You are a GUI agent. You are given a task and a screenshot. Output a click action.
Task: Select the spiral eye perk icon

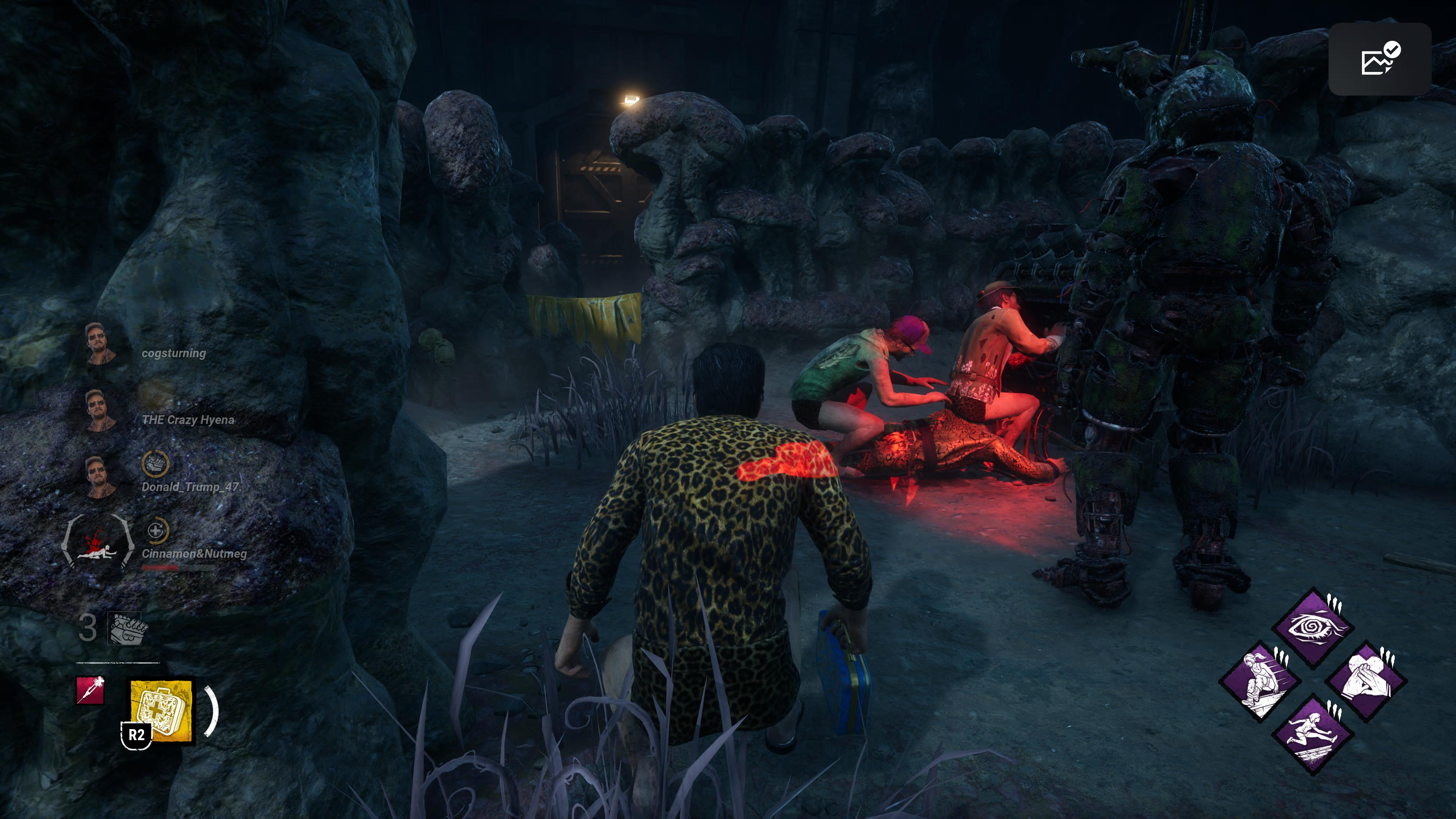coord(1312,628)
